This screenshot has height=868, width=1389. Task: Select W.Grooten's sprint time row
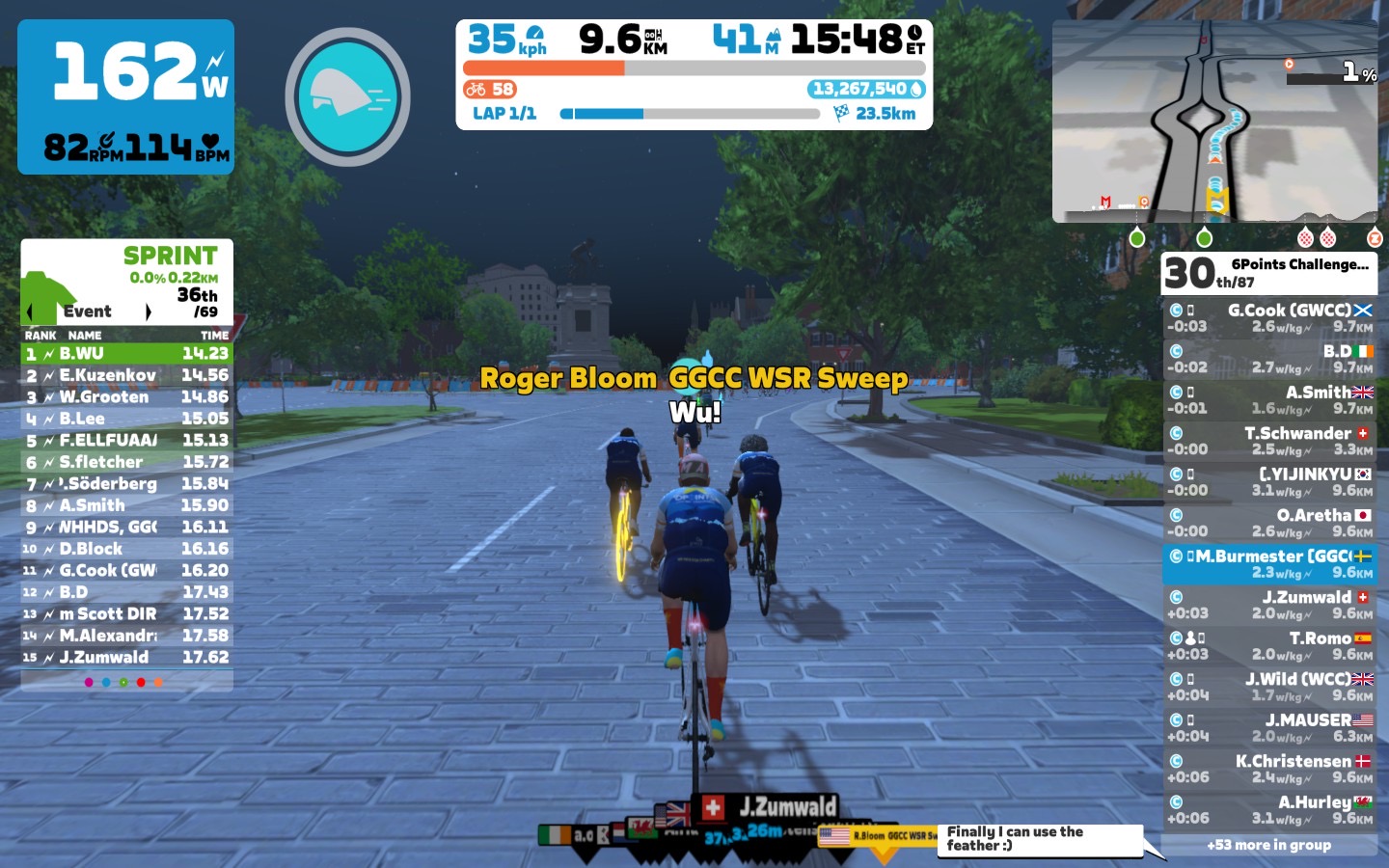click(126, 397)
